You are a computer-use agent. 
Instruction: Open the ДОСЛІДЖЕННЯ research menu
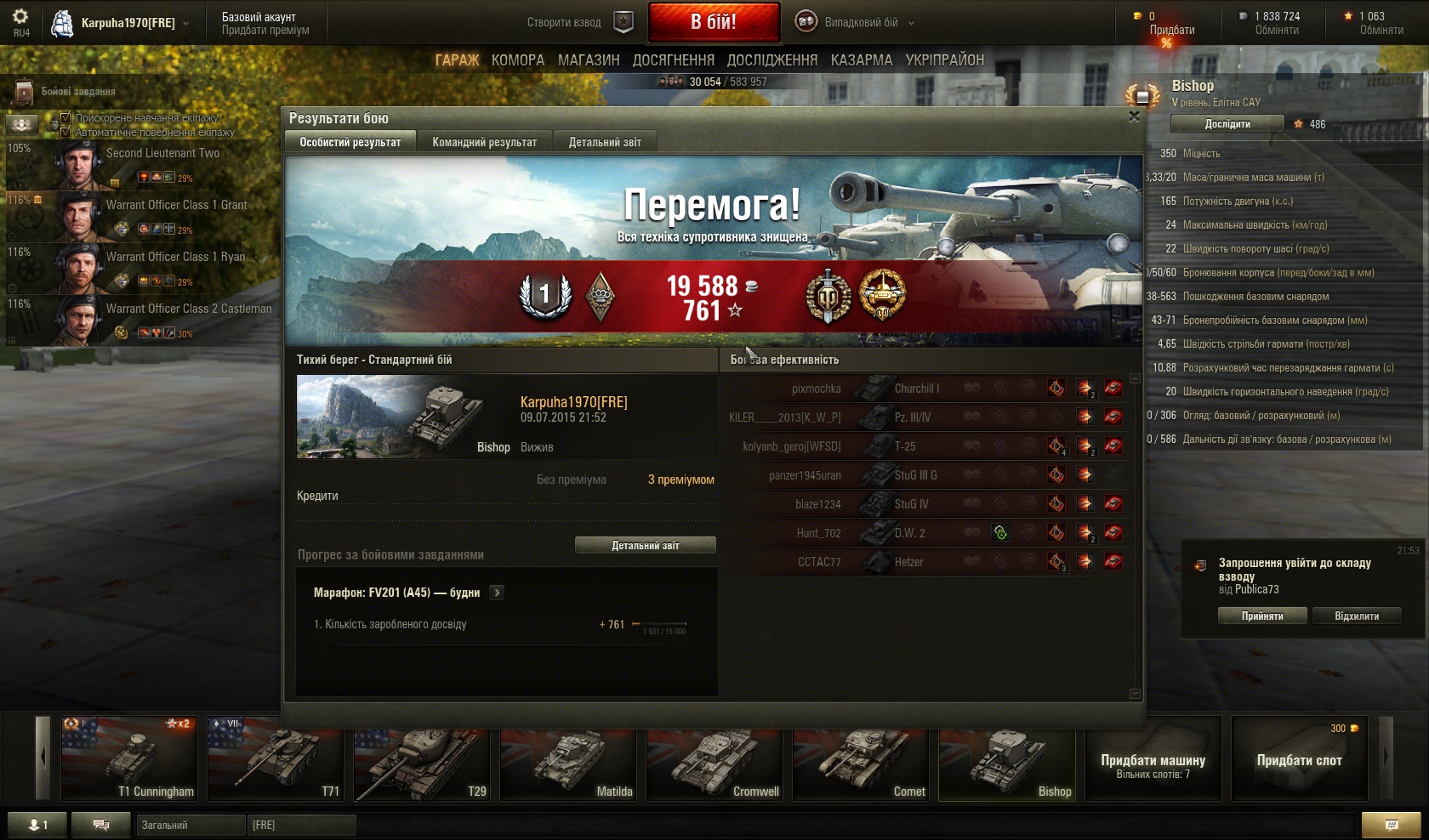click(771, 60)
